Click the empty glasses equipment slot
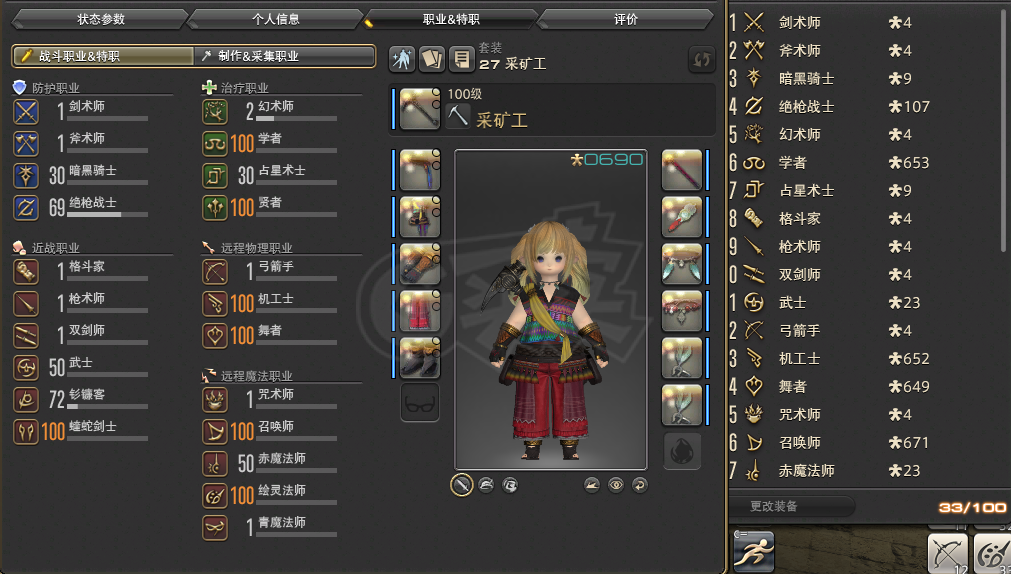The height and width of the screenshot is (574, 1011). tap(420, 402)
